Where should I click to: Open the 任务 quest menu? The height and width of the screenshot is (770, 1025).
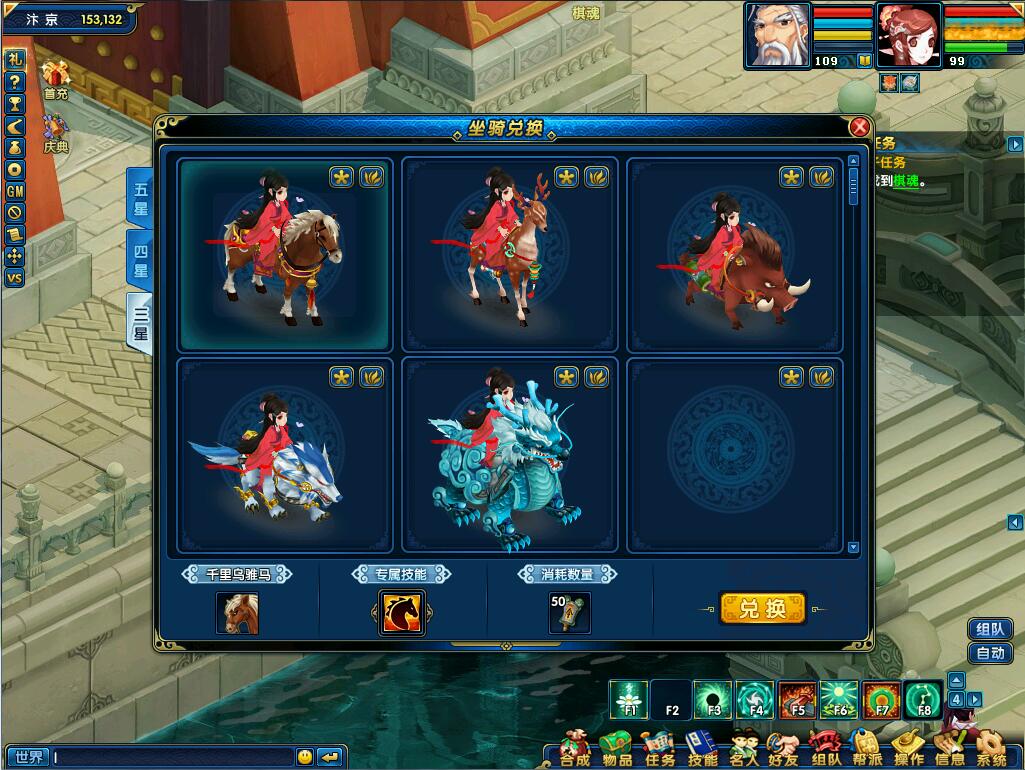pos(660,750)
